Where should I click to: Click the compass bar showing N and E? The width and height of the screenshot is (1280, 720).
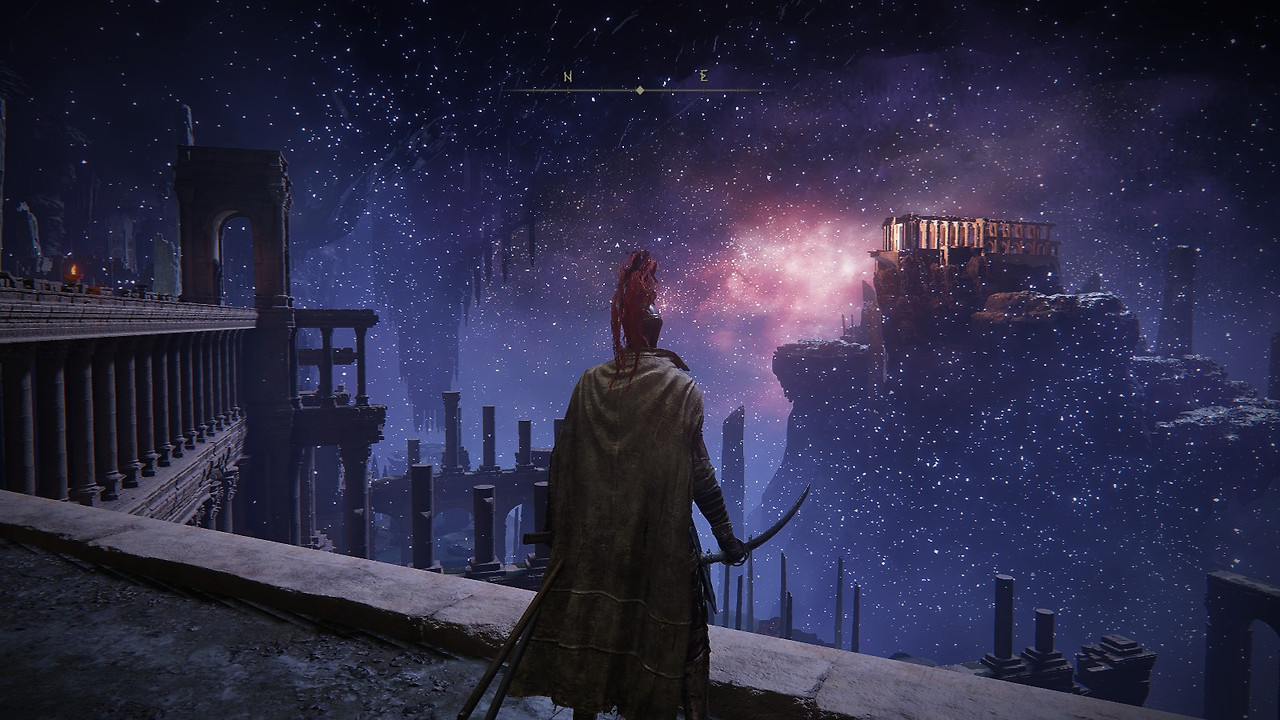pyautogui.click(x=638, y=88)
